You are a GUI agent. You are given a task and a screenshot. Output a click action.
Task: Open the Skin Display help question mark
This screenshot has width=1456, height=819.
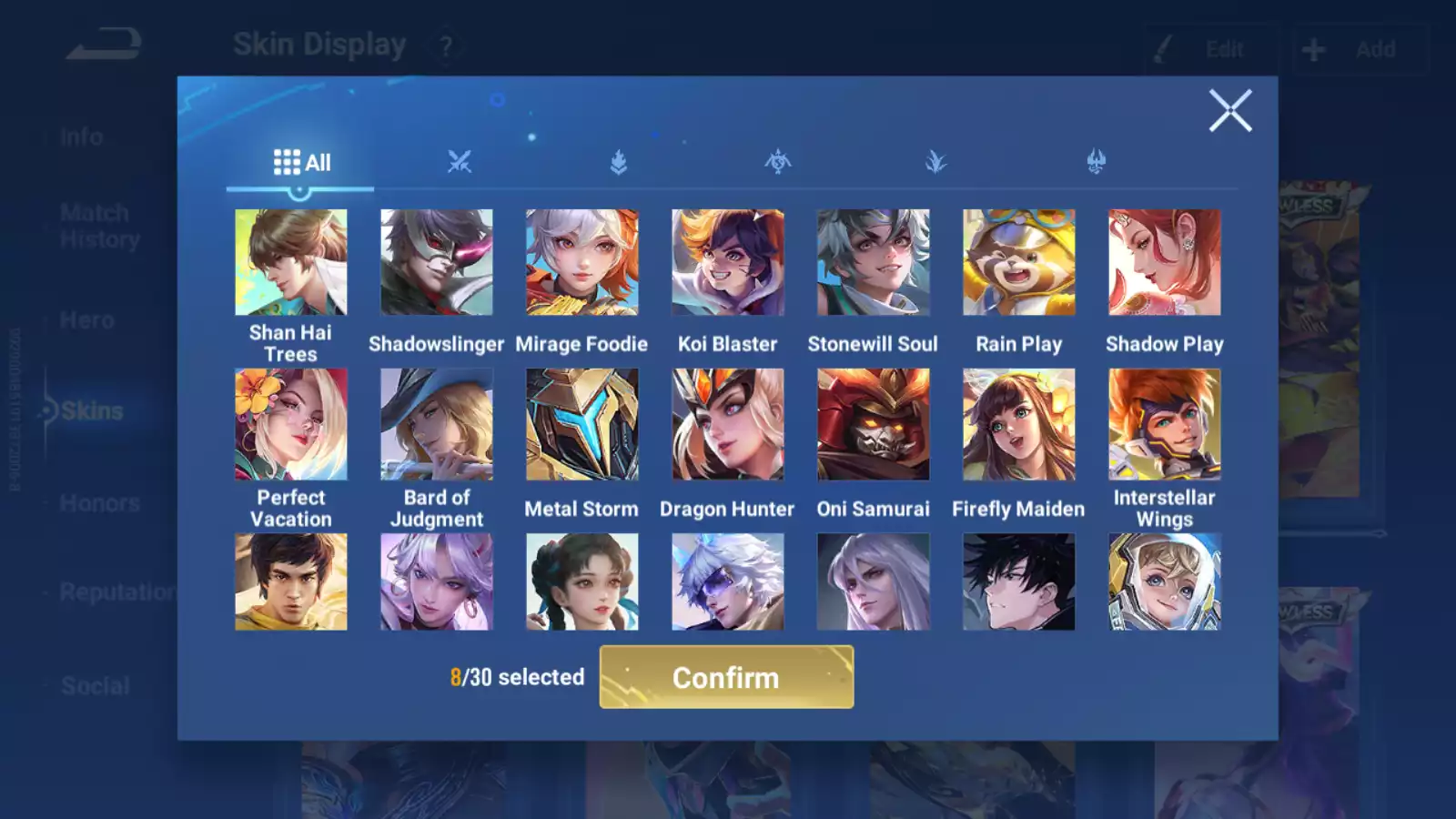pyautogui.click(x=445, y=45)
